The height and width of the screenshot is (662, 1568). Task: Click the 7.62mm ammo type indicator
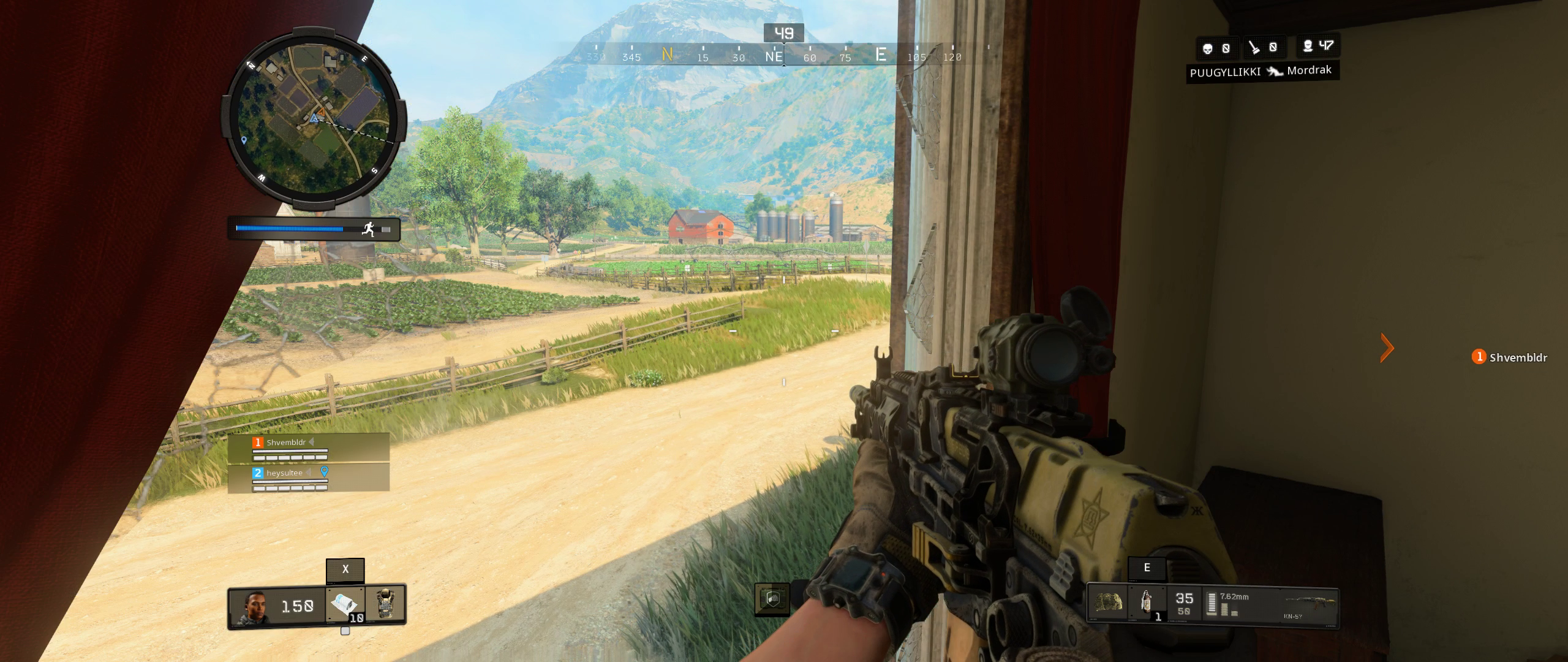tap(1234, 596)
